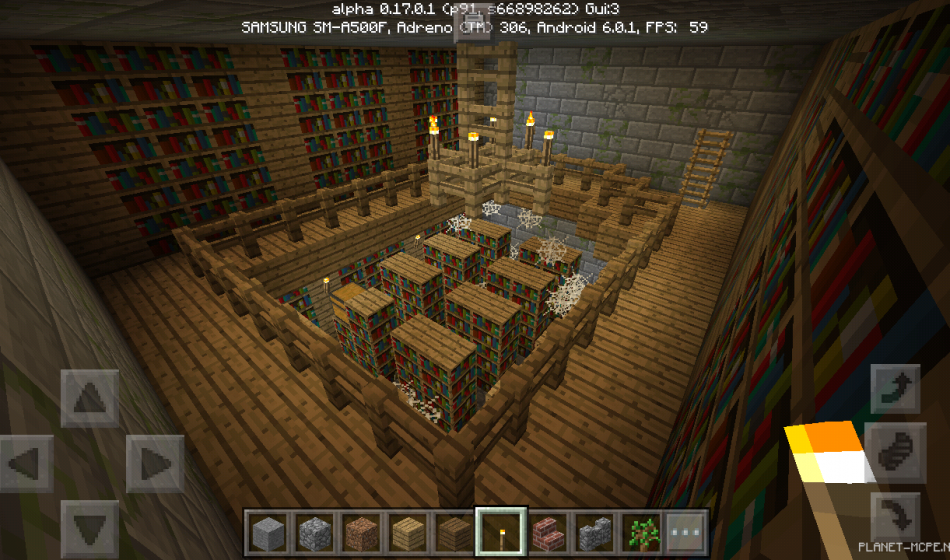950x560 pixels.
Task: Tap the fly down button
Action: pyautogui.click(x=895, y=515)
